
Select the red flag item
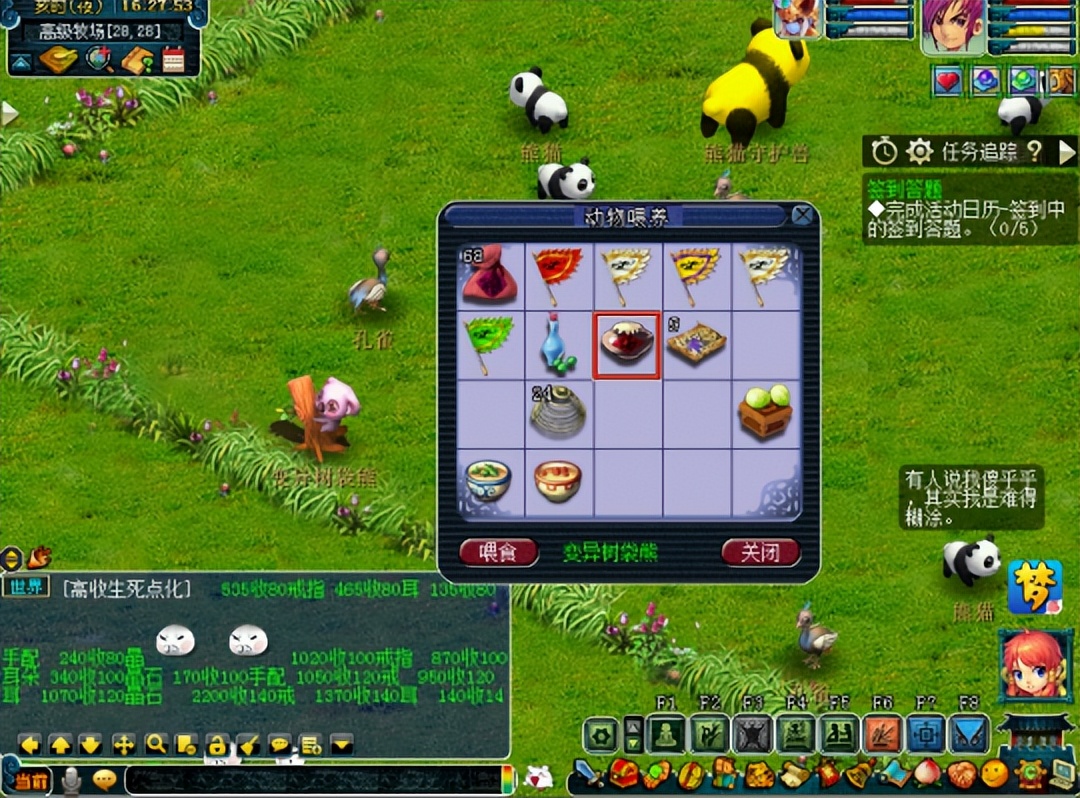pyautogui.click(x=558, y=276)
